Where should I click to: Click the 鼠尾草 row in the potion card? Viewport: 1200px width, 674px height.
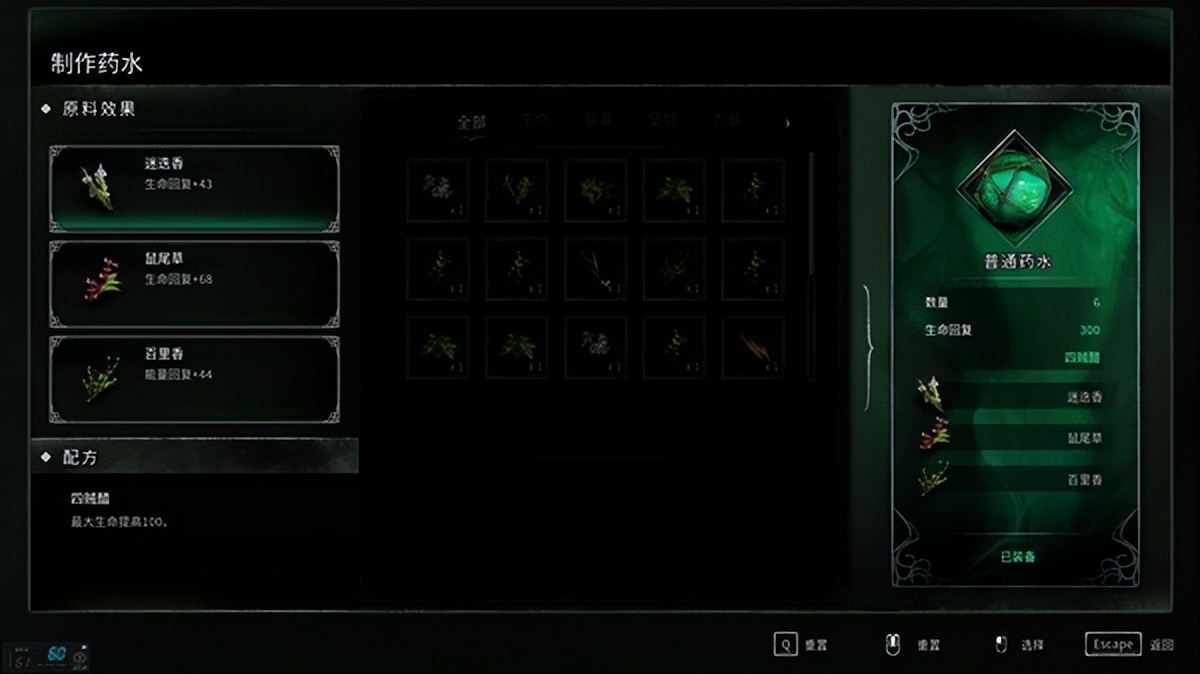1014,437
